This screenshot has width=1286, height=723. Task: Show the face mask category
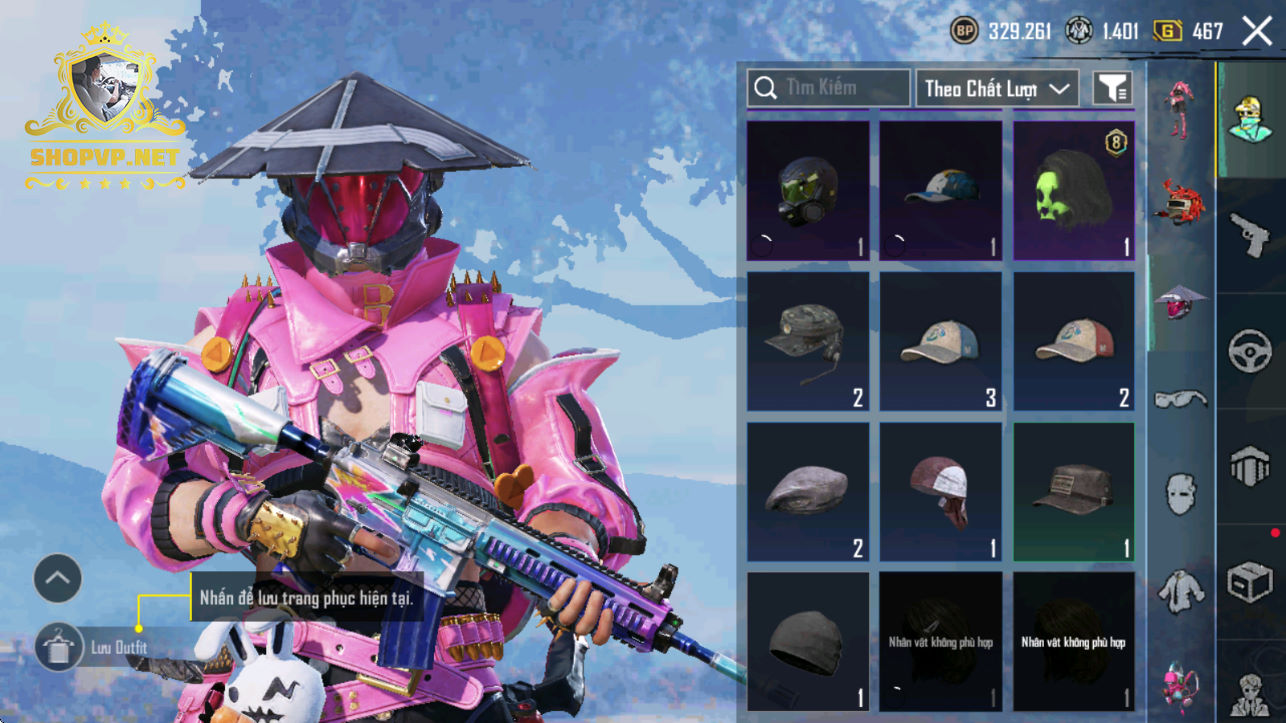1181,494
